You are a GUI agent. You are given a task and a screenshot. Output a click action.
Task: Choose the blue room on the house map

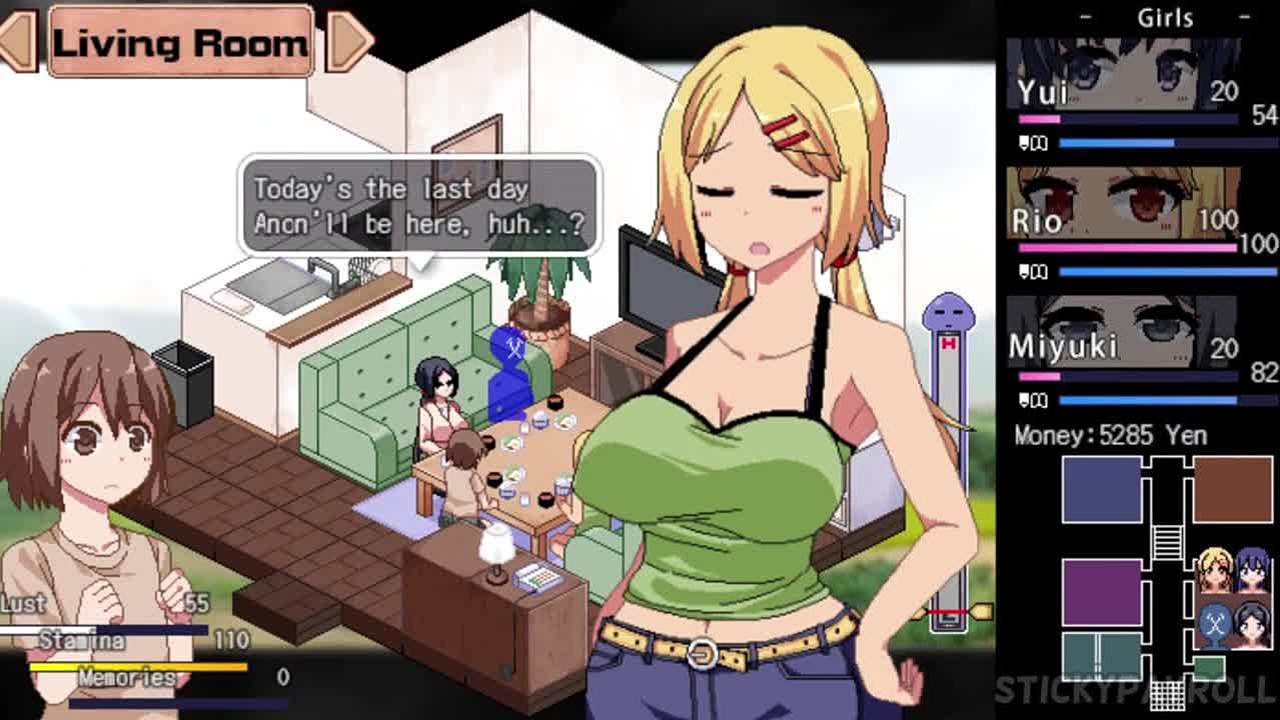tap(1101, 489)
